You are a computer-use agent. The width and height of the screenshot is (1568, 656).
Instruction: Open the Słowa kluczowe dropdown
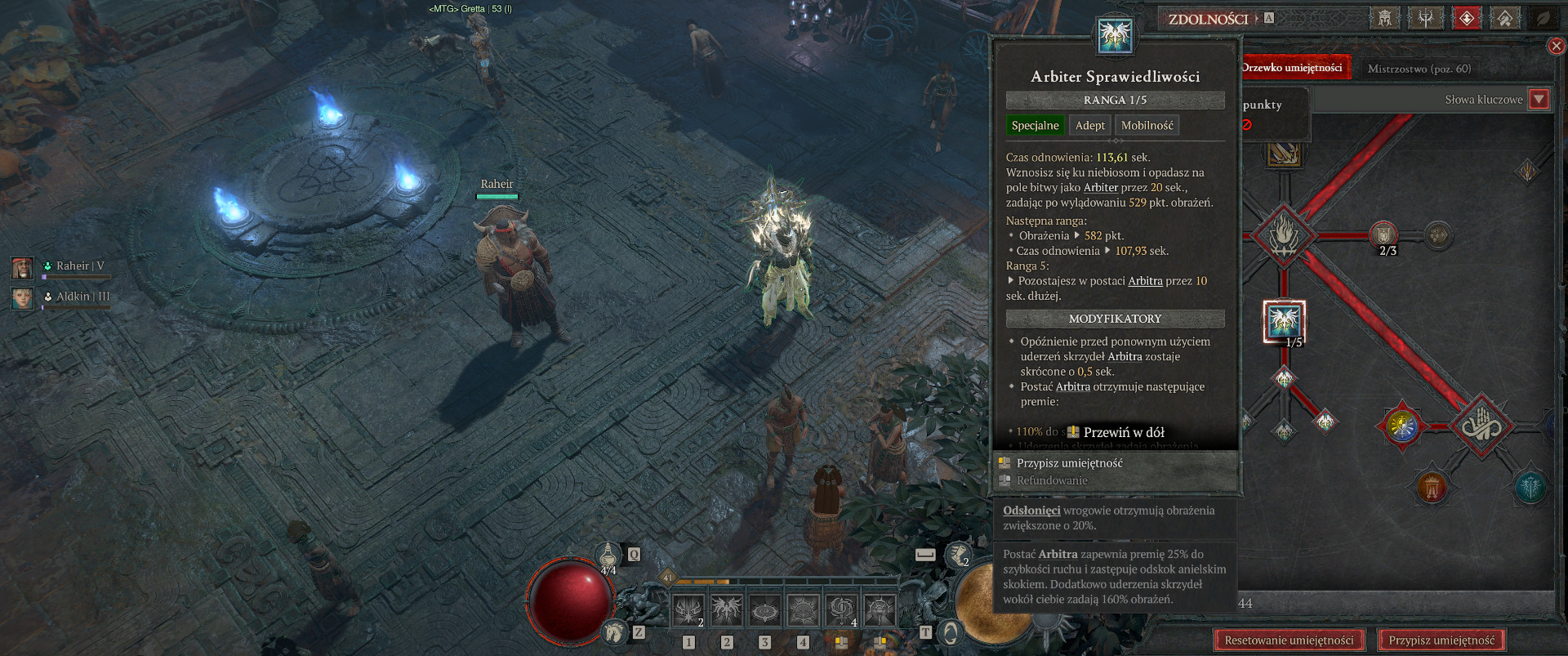tap(1539, 100)
